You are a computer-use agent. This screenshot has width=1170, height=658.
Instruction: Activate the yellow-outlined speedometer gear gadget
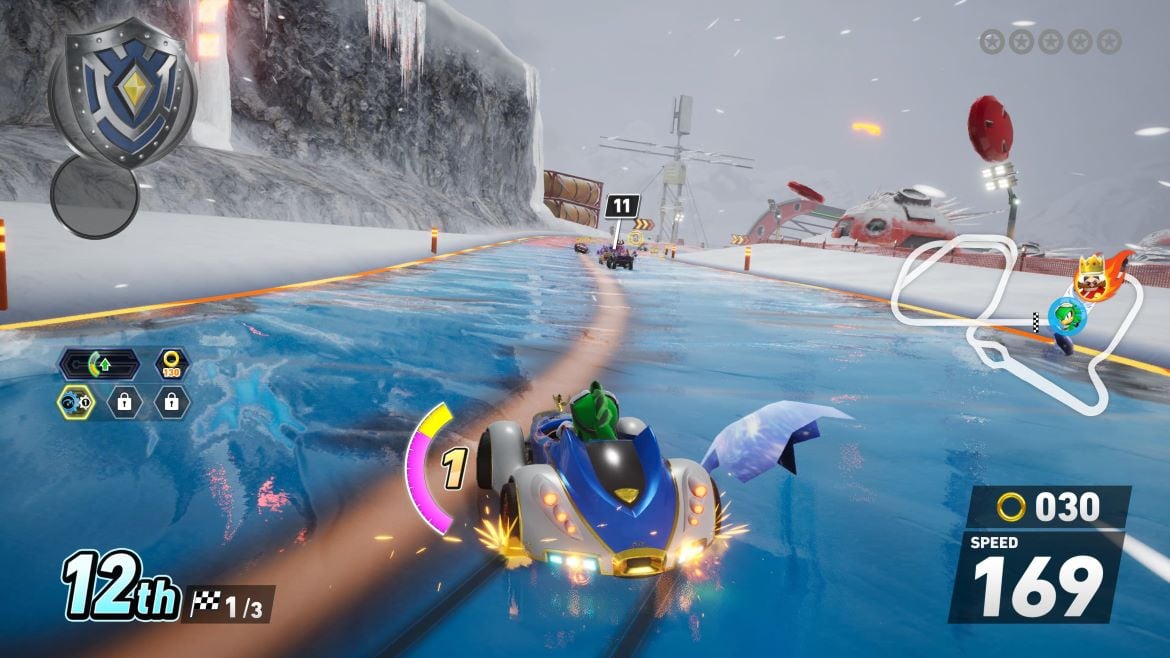[75, 402]
